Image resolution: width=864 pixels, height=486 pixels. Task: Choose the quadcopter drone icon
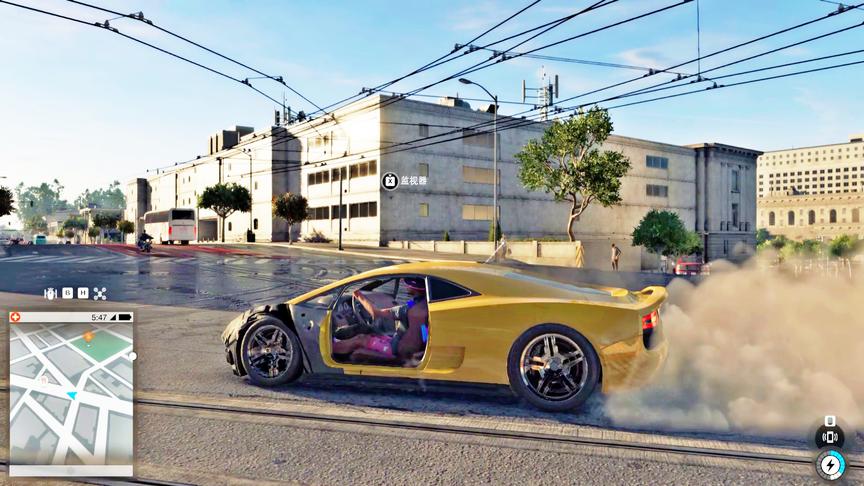pos(100,293)
